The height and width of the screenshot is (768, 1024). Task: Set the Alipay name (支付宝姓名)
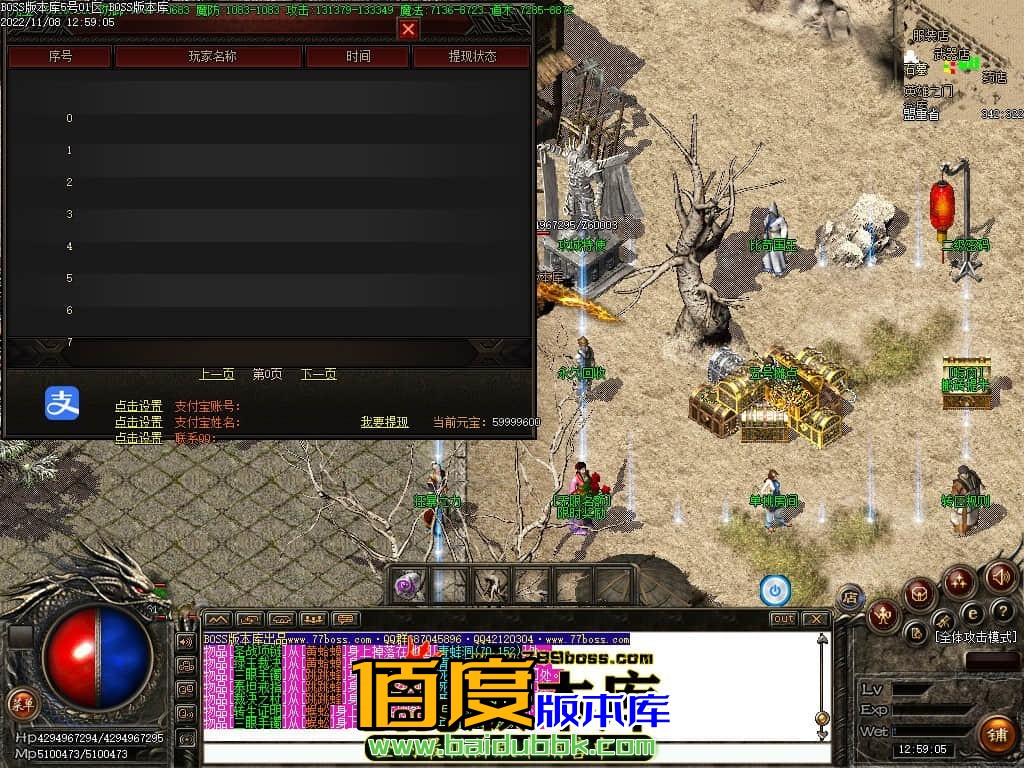138,422
